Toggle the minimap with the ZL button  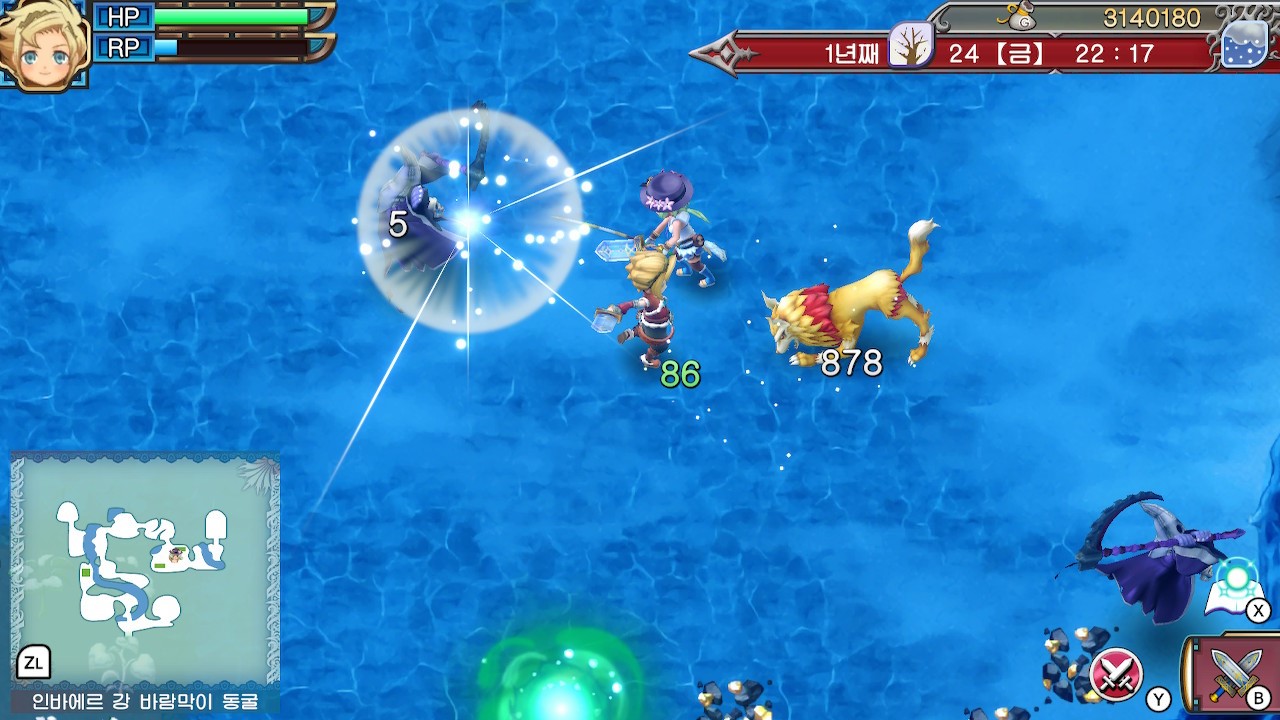35,662
